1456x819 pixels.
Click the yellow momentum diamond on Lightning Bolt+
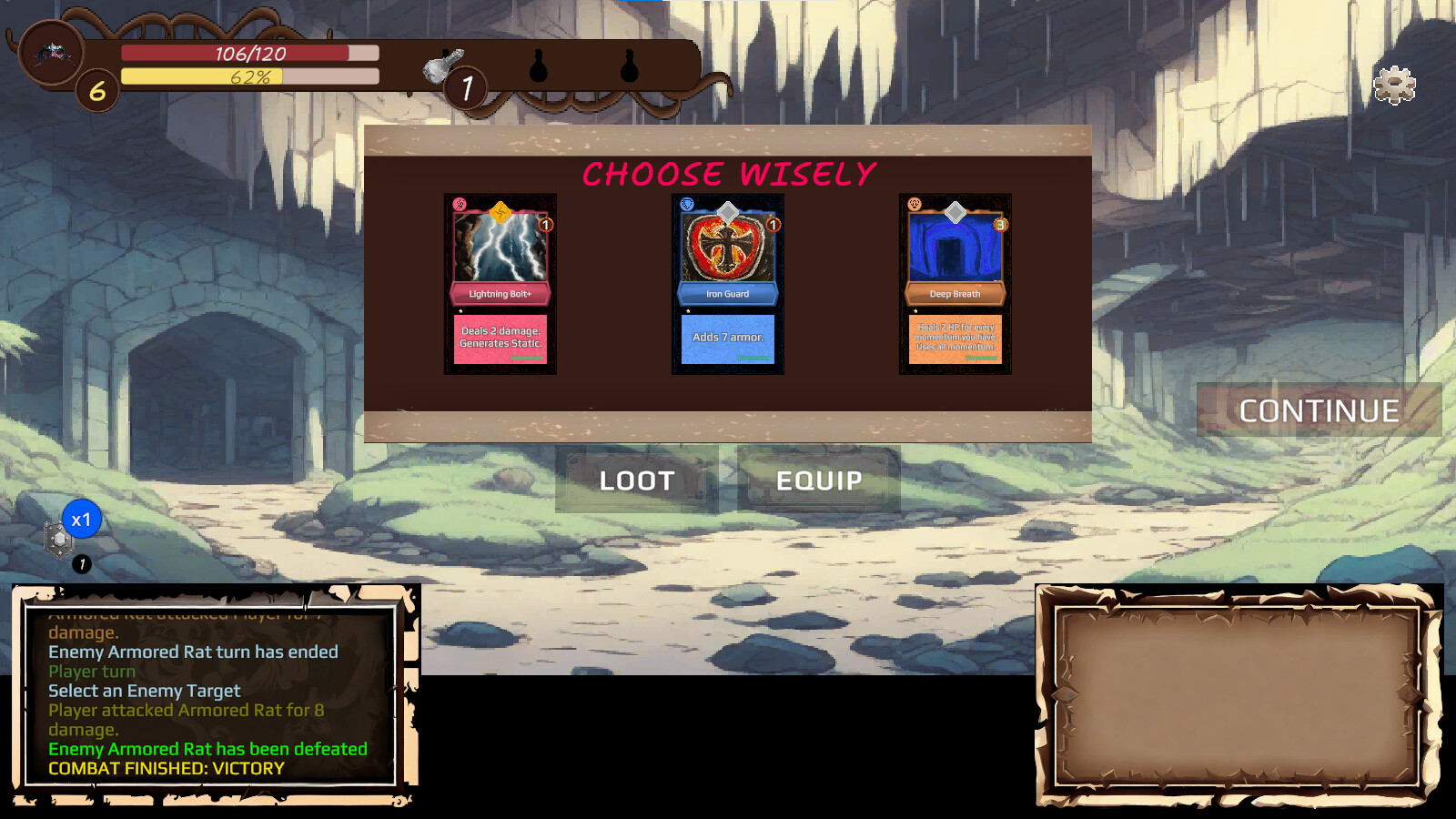500,211
